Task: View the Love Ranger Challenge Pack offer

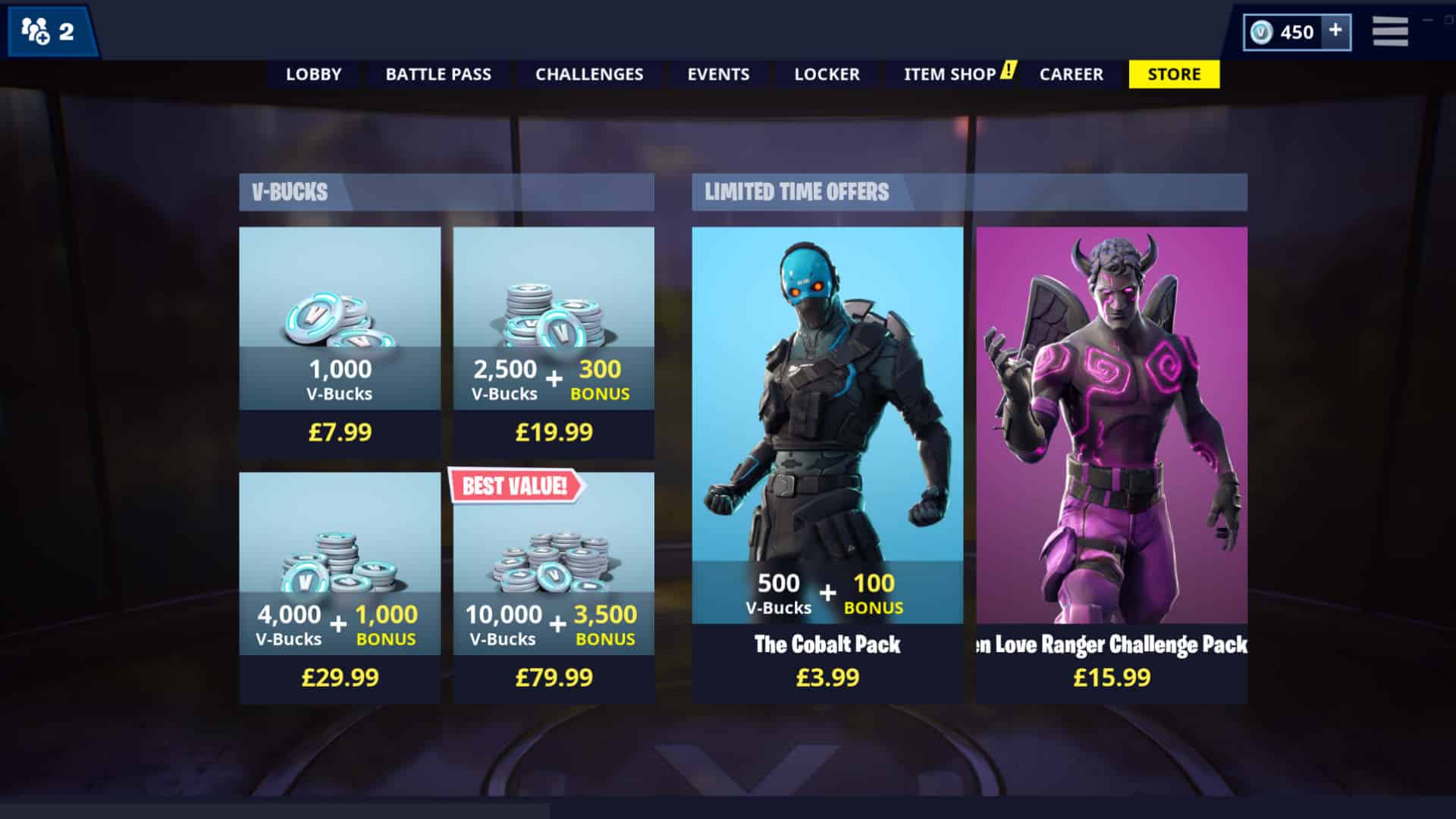Action: pyautogui.click(x=1112, y=464)
